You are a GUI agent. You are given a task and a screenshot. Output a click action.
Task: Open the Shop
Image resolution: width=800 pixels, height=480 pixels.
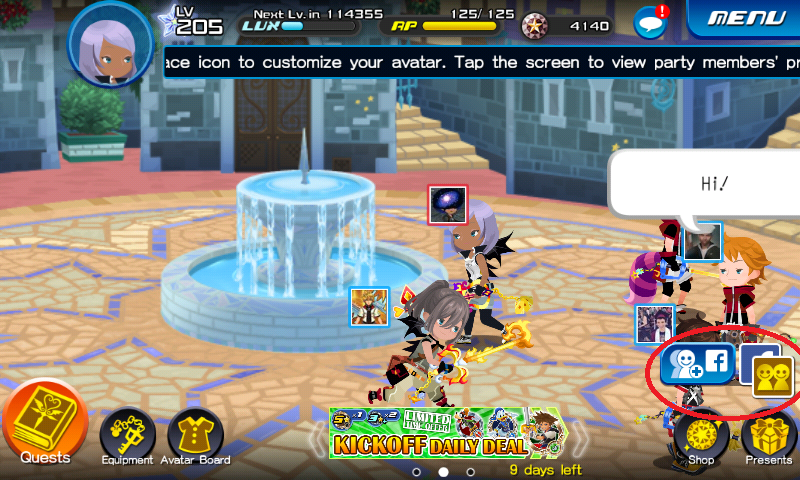700,436
